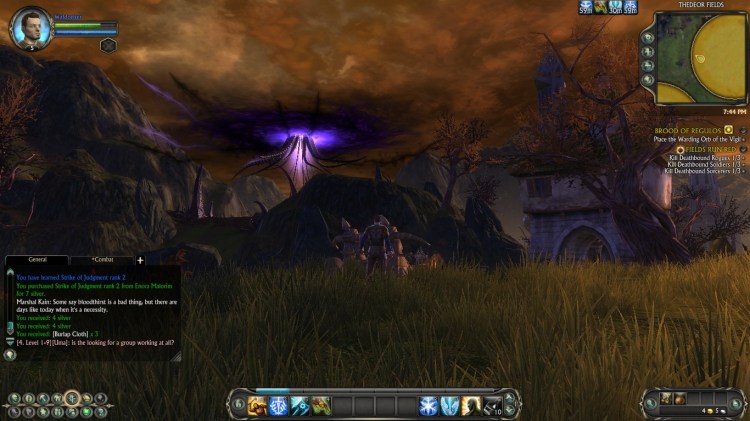The height and width of the screenshot is (421, 750).
Task: Open the Combat chat tab
Action: click(x=101, y=260)
